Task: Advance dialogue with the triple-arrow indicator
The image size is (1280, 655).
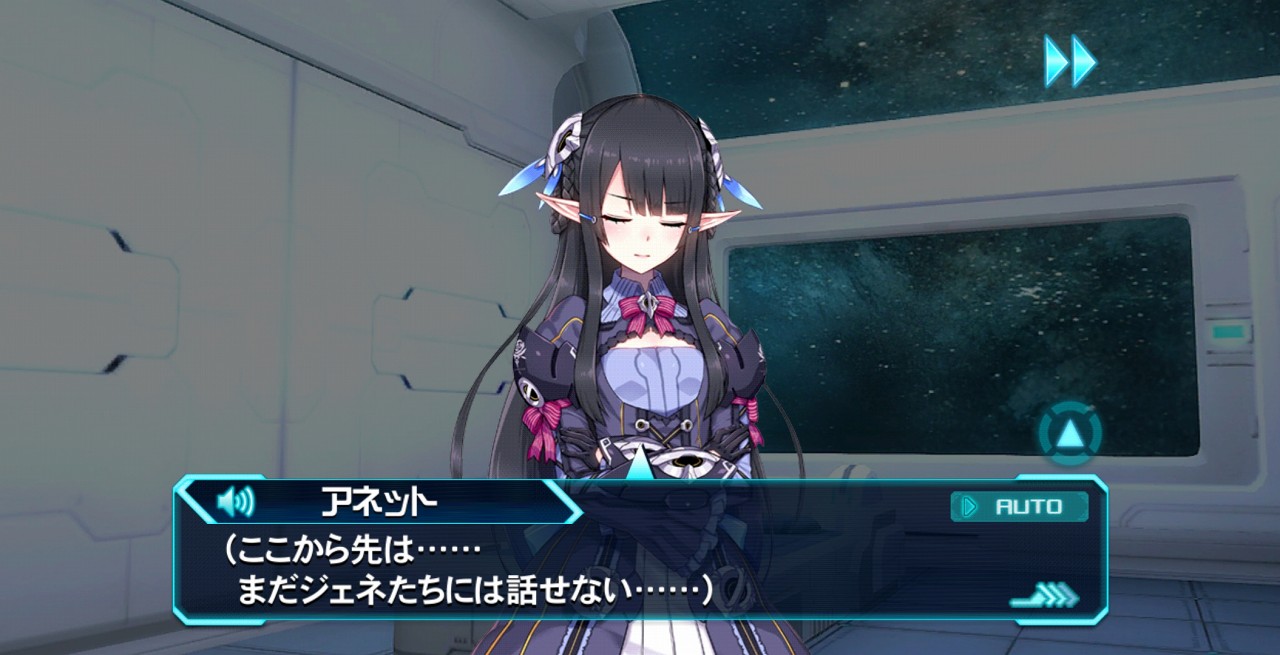Action: pyautogui.click(x=1044, y=597)
